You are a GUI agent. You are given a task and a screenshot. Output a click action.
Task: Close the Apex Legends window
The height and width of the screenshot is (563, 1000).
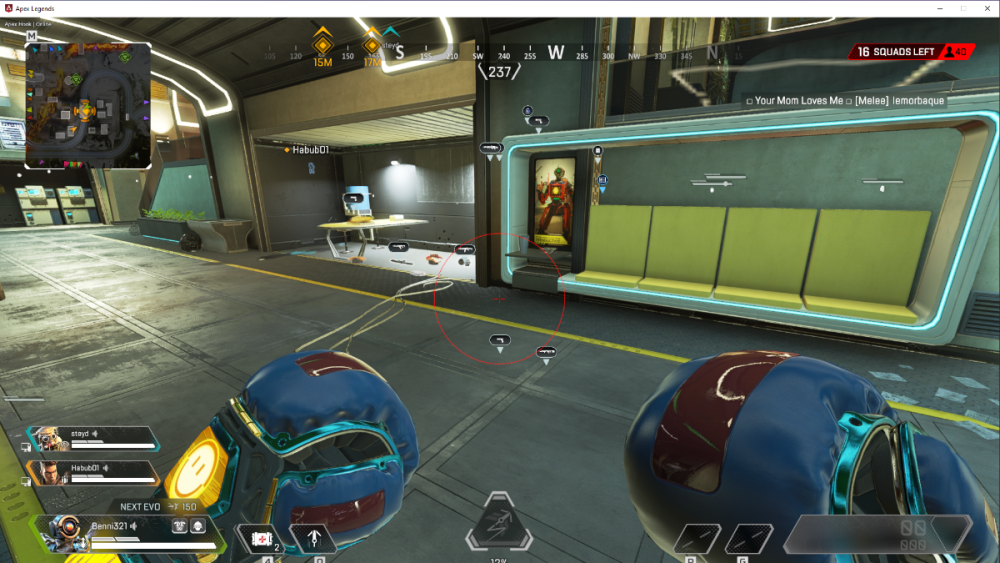point(985,8)
